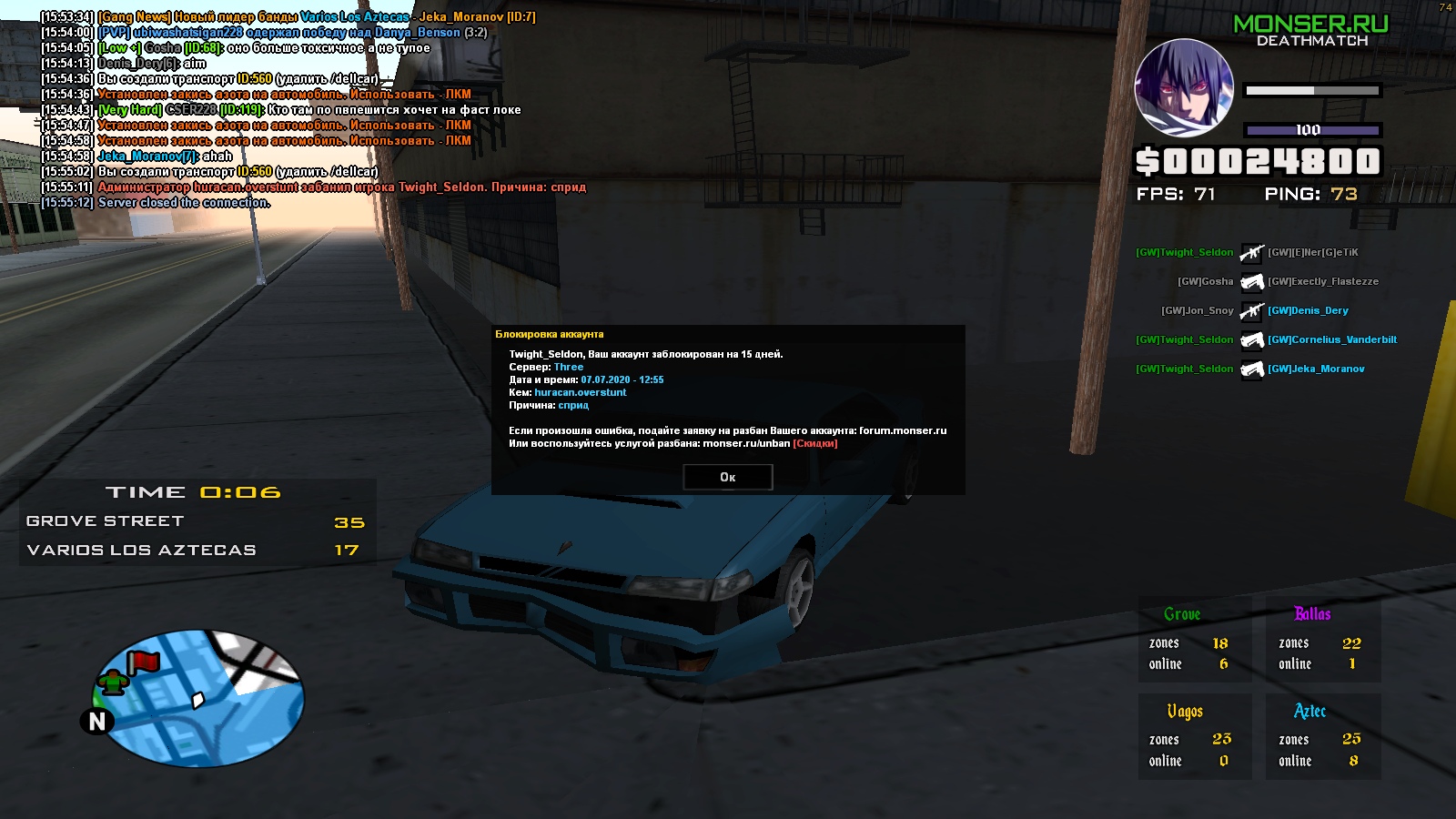The height and width of the screenshot is (819, 1456).
Task: Open the Grove gang zones panel
Action: pos(1194,640)
